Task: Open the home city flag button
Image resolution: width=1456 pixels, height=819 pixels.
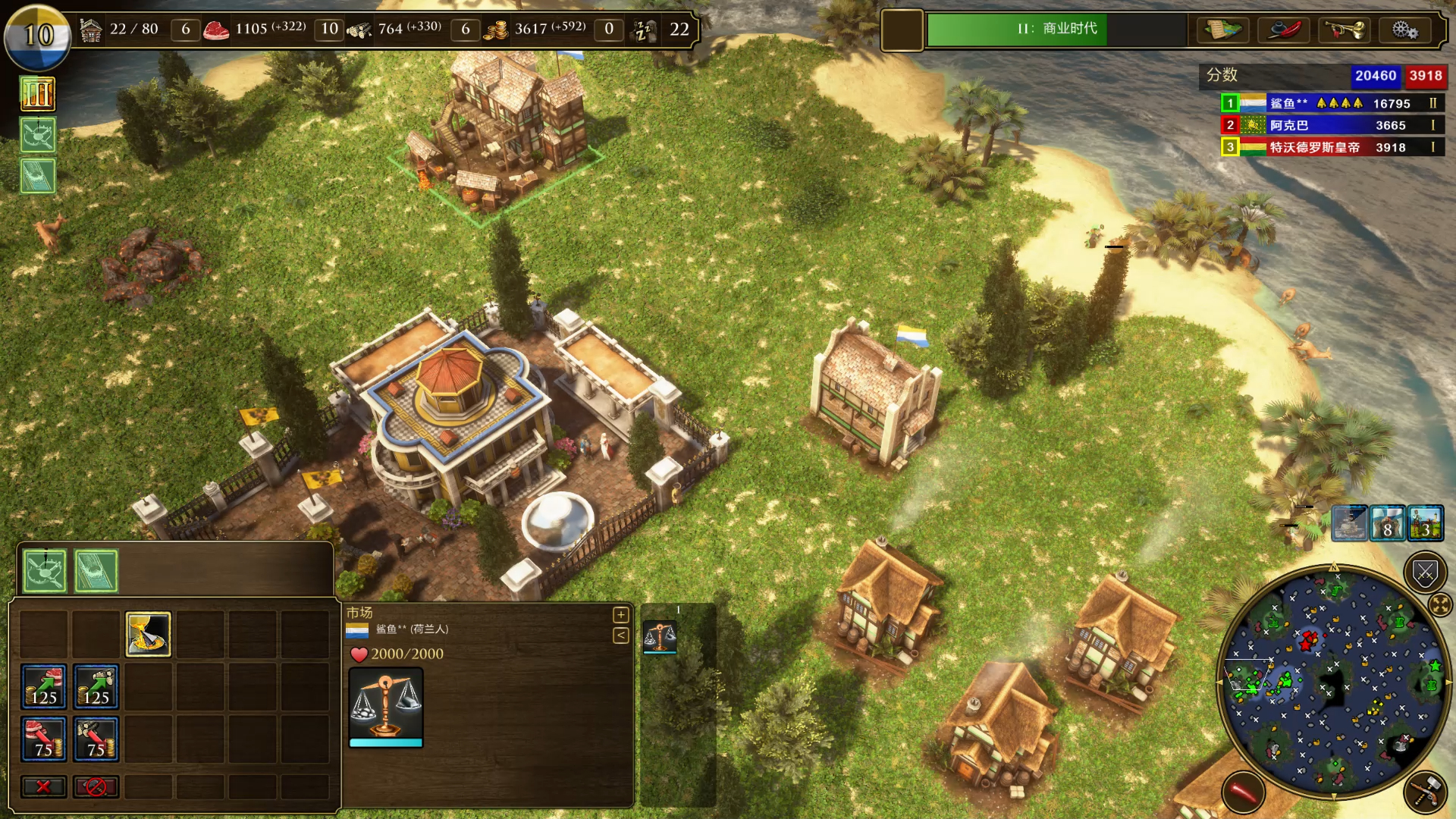Action: [x=38, y=36]
